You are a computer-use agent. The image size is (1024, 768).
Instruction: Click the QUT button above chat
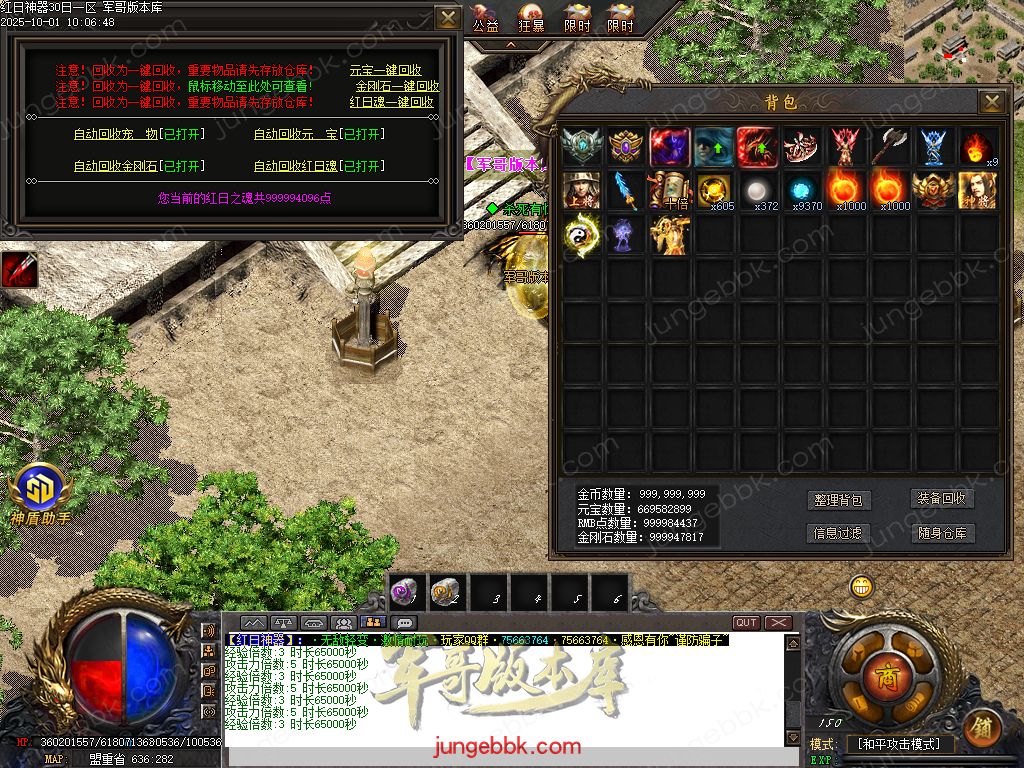click(x=746, y=622)
